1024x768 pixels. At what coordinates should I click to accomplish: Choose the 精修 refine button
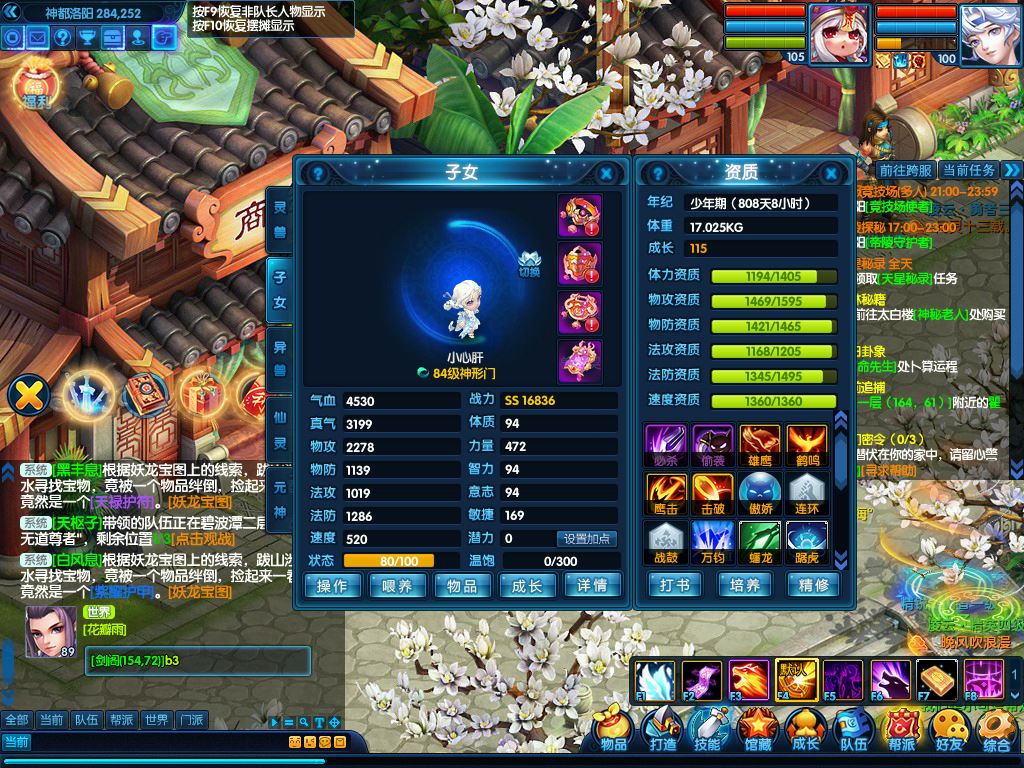pos(813,585)
